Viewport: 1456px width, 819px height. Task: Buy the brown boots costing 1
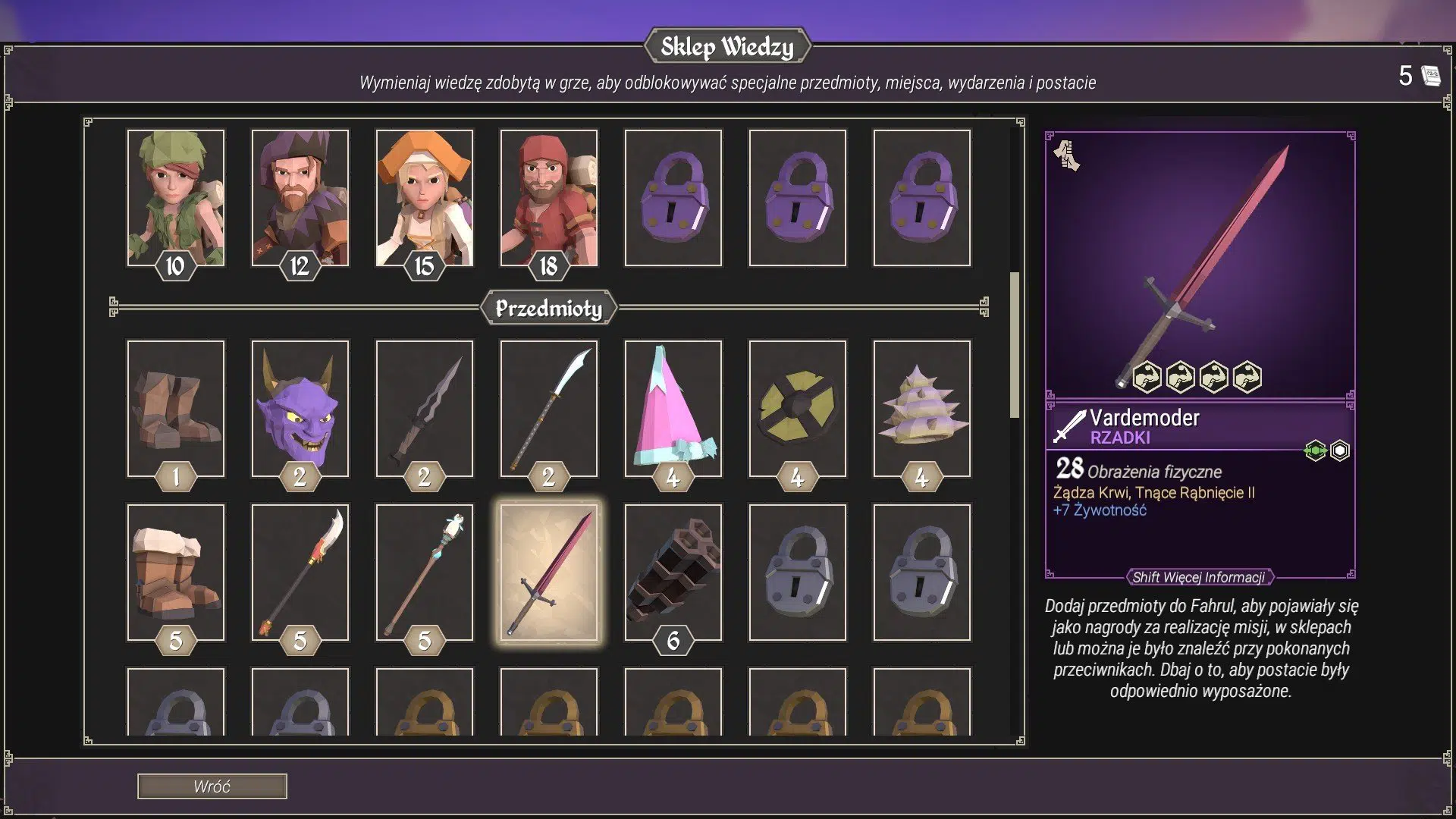(175, 408)
